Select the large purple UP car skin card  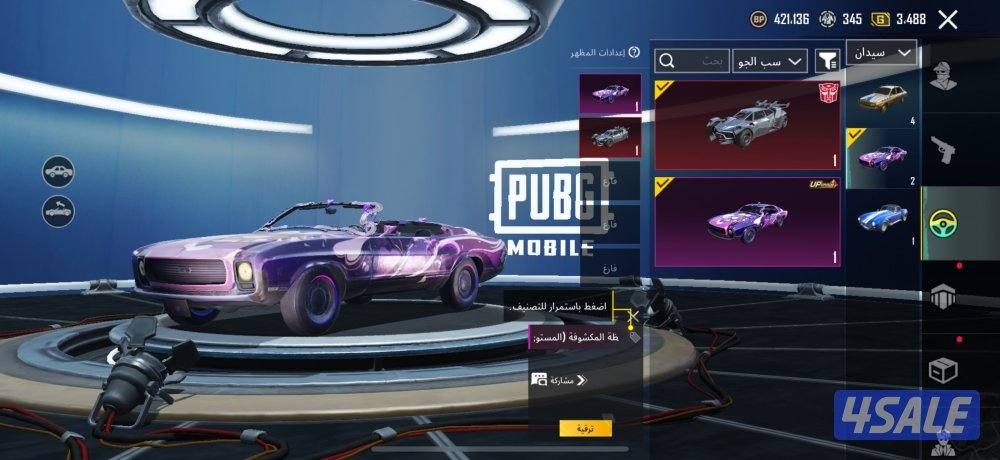coord(746,221)
